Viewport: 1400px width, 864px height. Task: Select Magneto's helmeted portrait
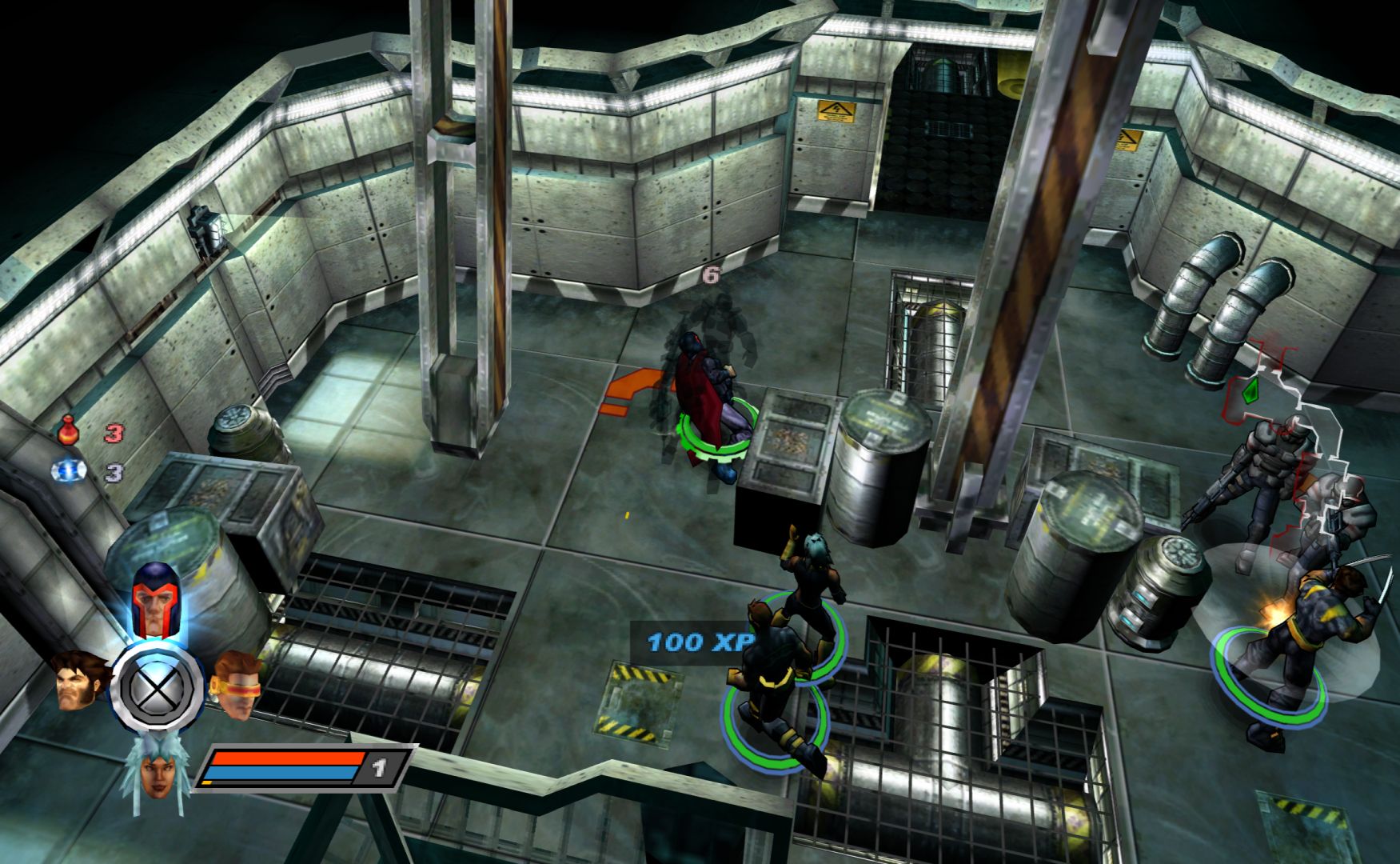point(156,600)
